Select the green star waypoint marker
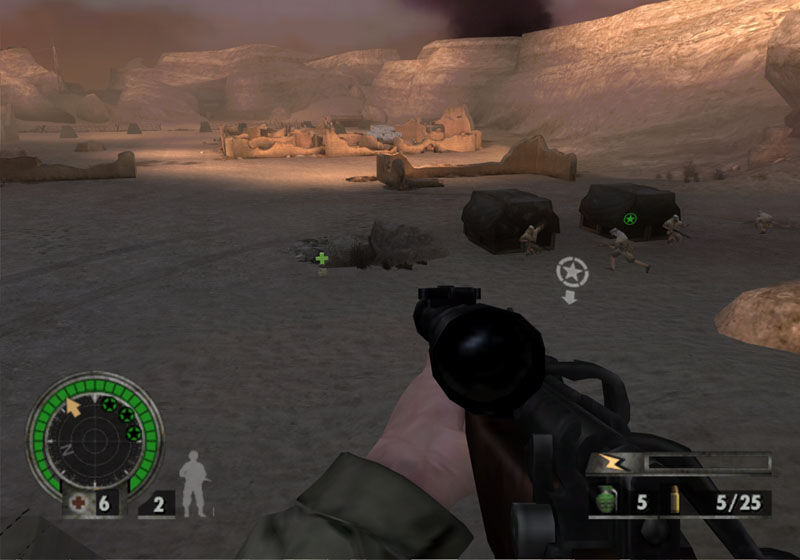The width and height of the screenshot is (800, 560). pos(630,218)
